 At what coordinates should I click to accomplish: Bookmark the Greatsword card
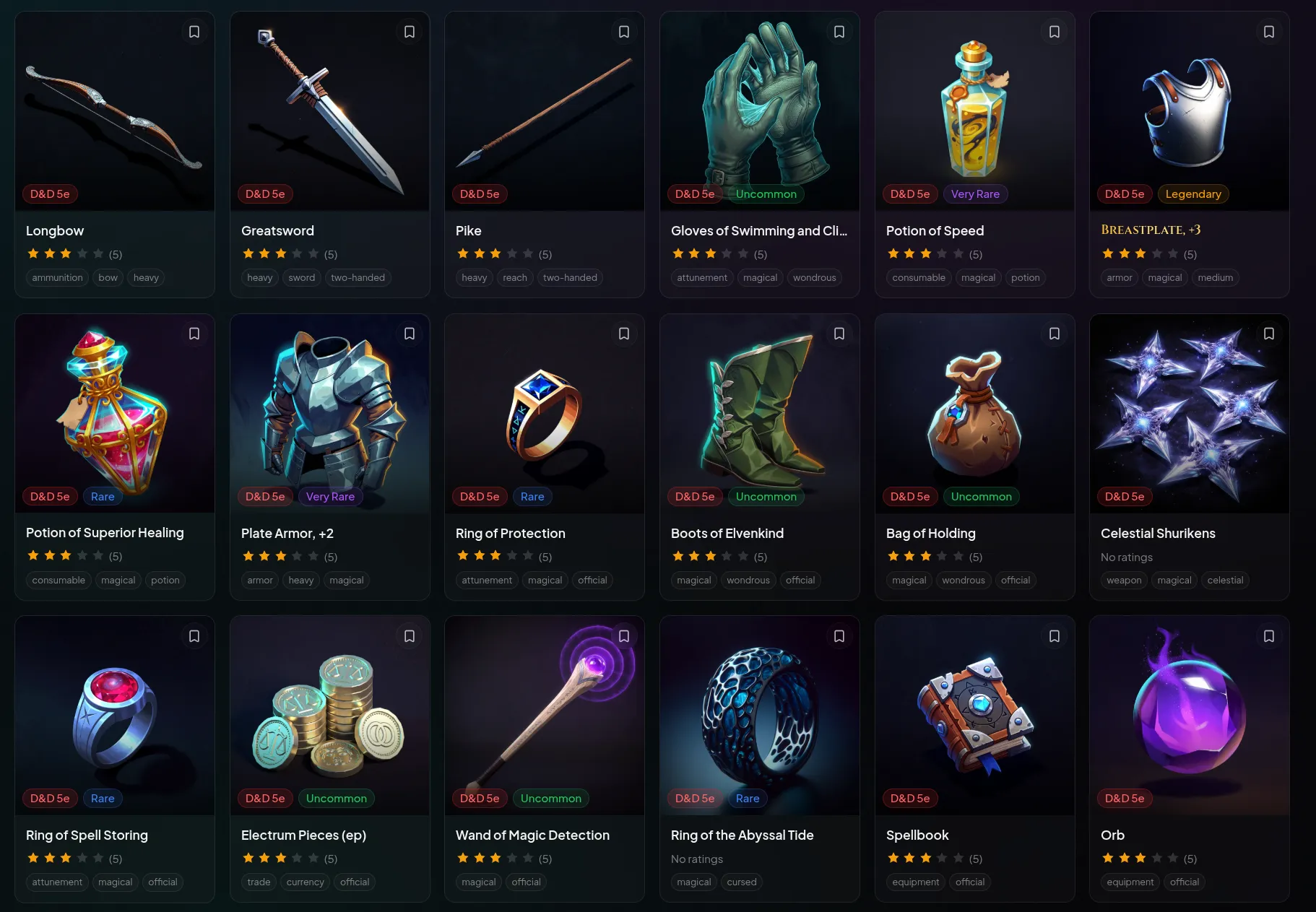click(409, 31)
